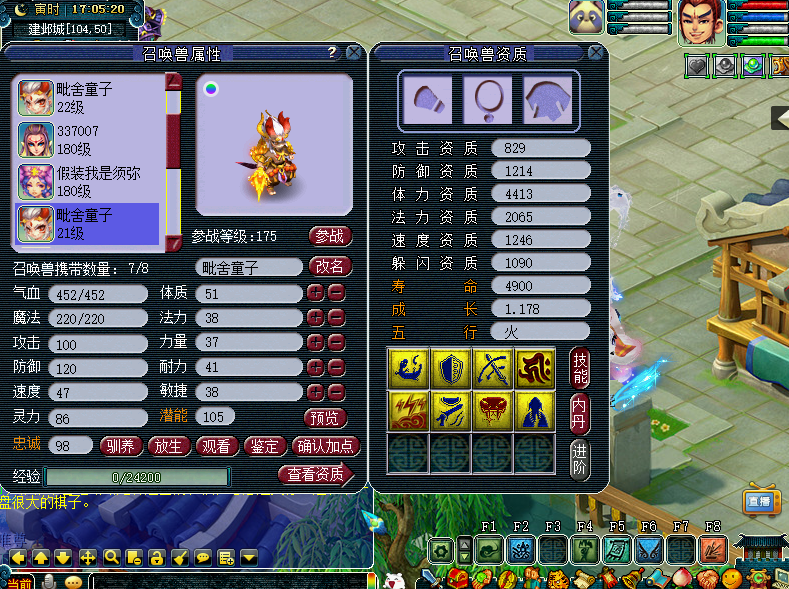Click the 观看 button
The width and height of the screenshot is (789, 589).
[x=215, y=446]
